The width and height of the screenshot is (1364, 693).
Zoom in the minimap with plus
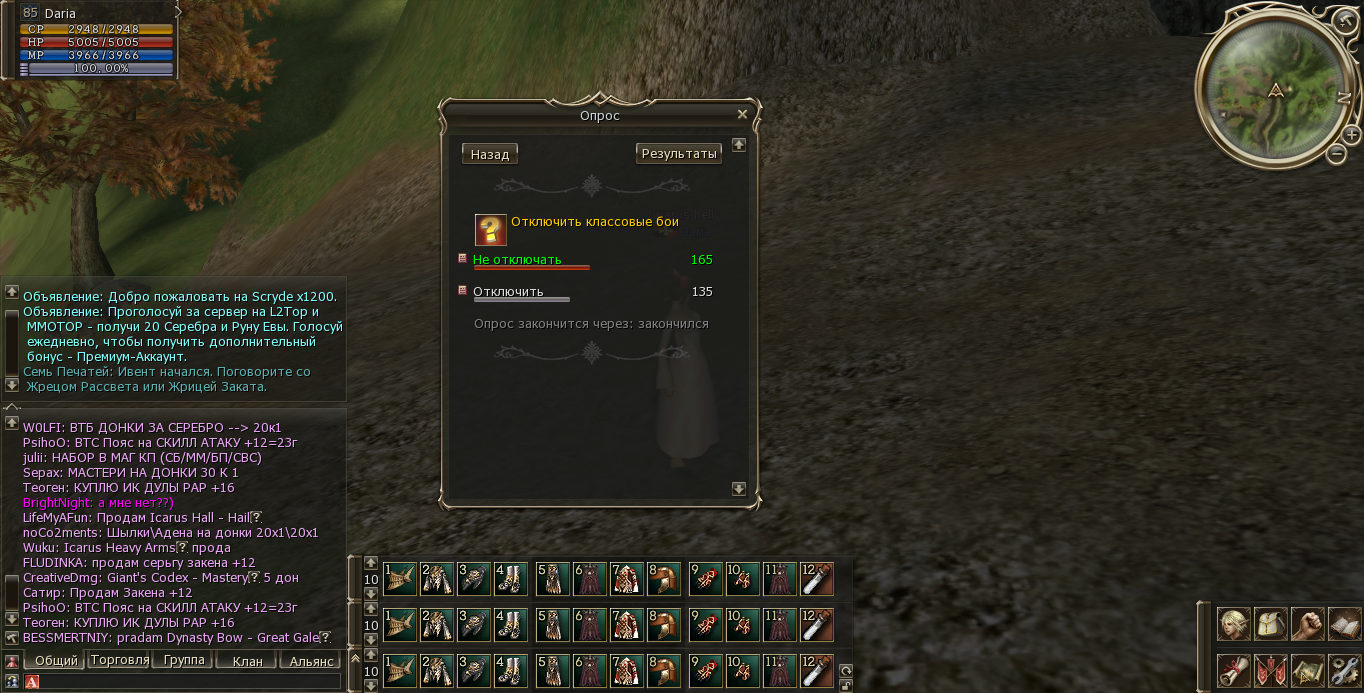1351,134
